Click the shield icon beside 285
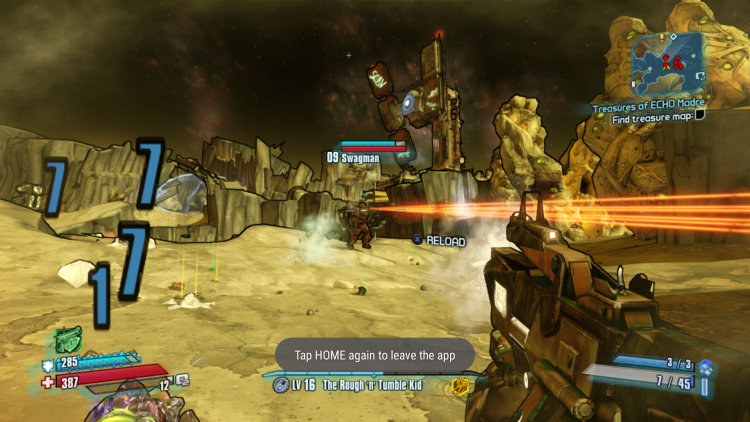 47,366
